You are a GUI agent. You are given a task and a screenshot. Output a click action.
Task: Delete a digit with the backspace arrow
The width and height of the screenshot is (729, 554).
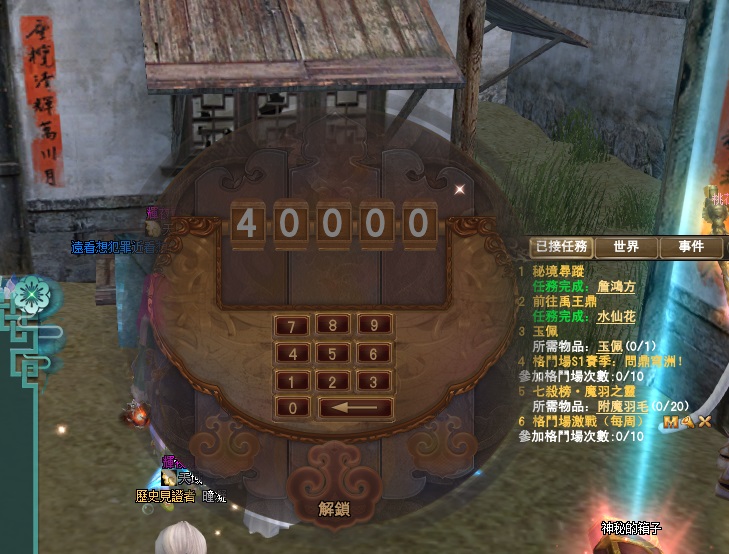pyautogui.click(x=355, y=408)
